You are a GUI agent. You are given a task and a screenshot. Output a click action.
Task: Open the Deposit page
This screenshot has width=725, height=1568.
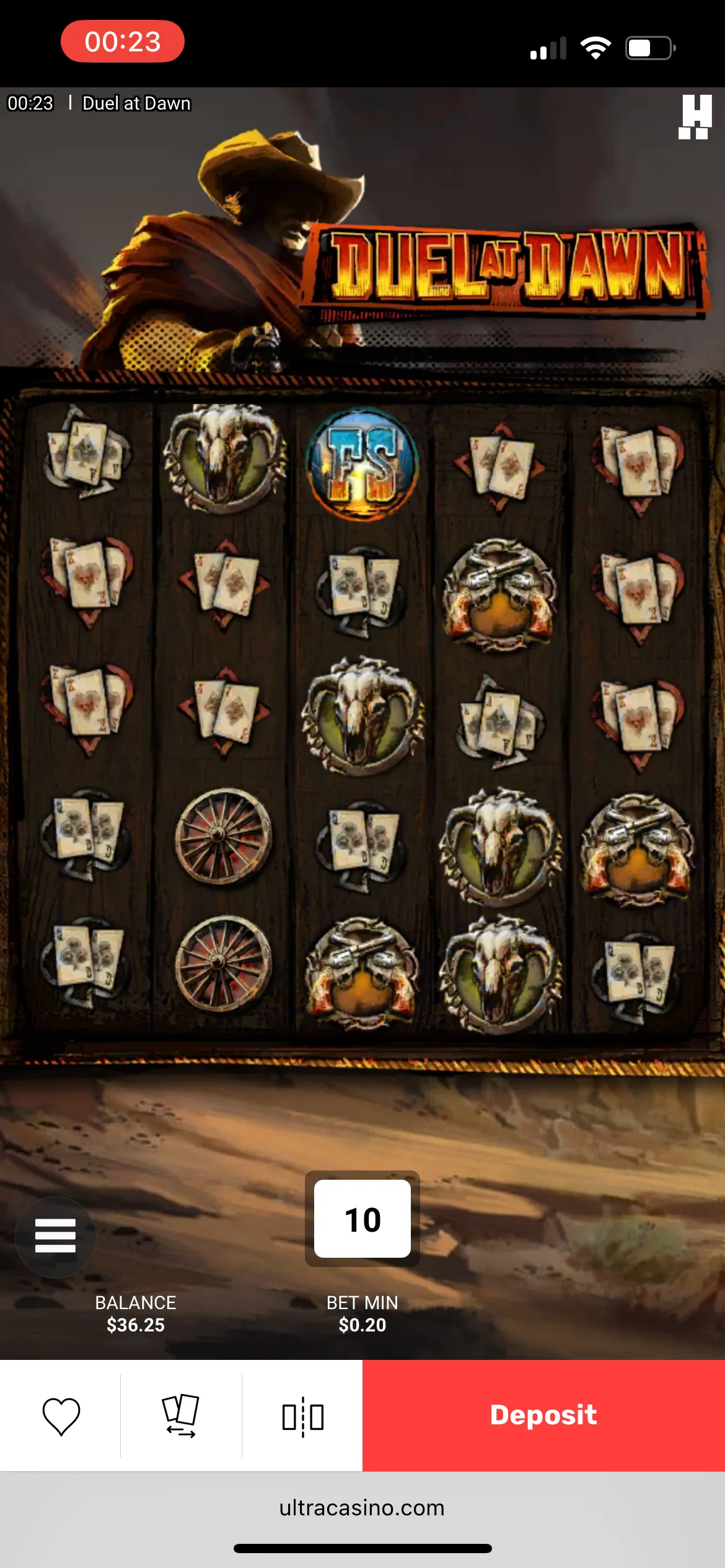pos(543,1415)
